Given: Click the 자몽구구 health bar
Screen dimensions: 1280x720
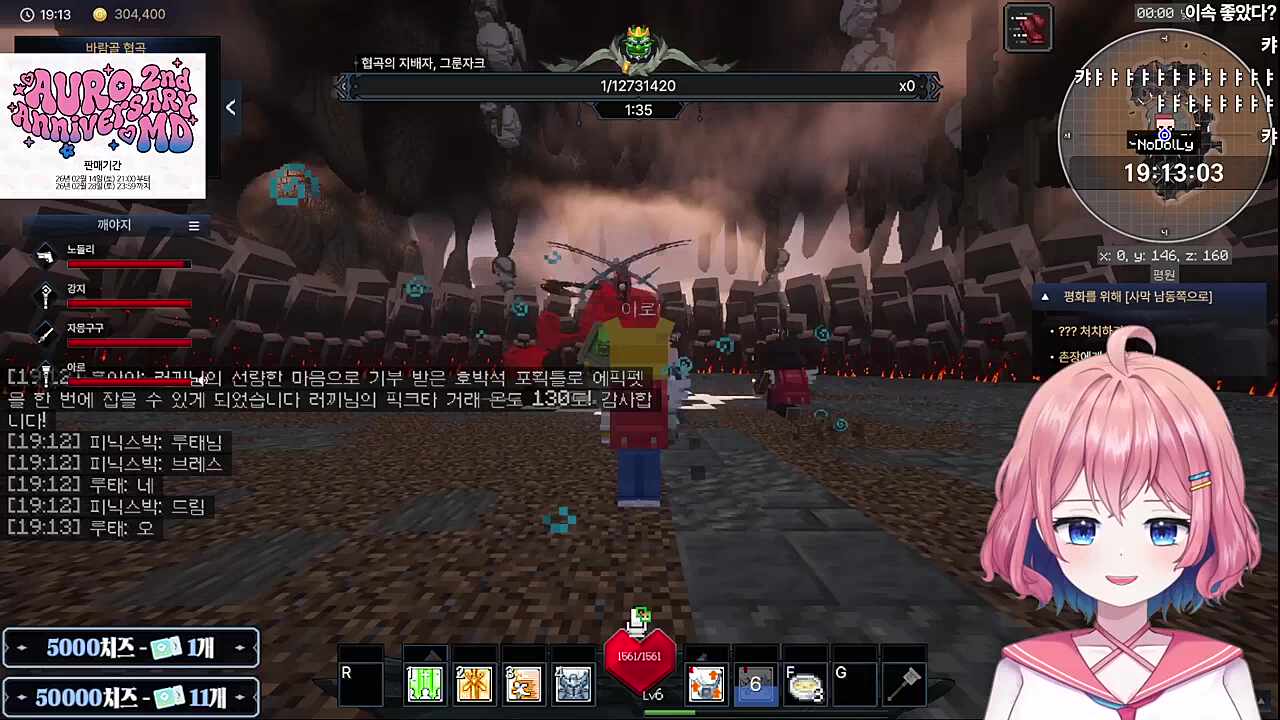Looking at the screenshot, I should [x=130, y=343].
